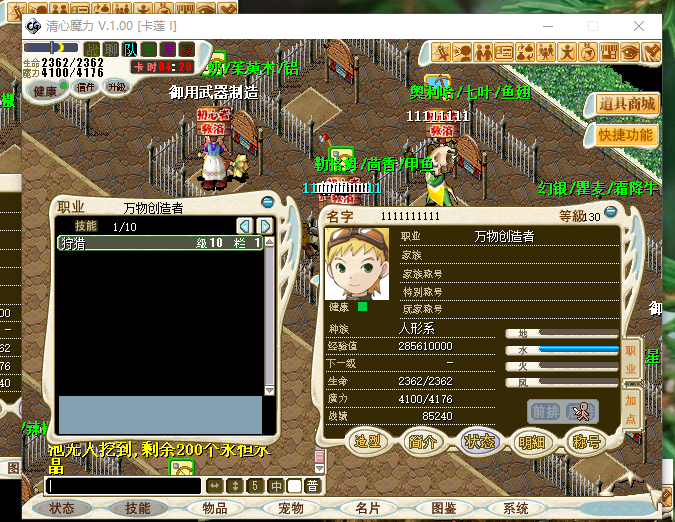Open the 快捷功能 shortcut menu
Viewport: 675px width, 522px height.
627,134
